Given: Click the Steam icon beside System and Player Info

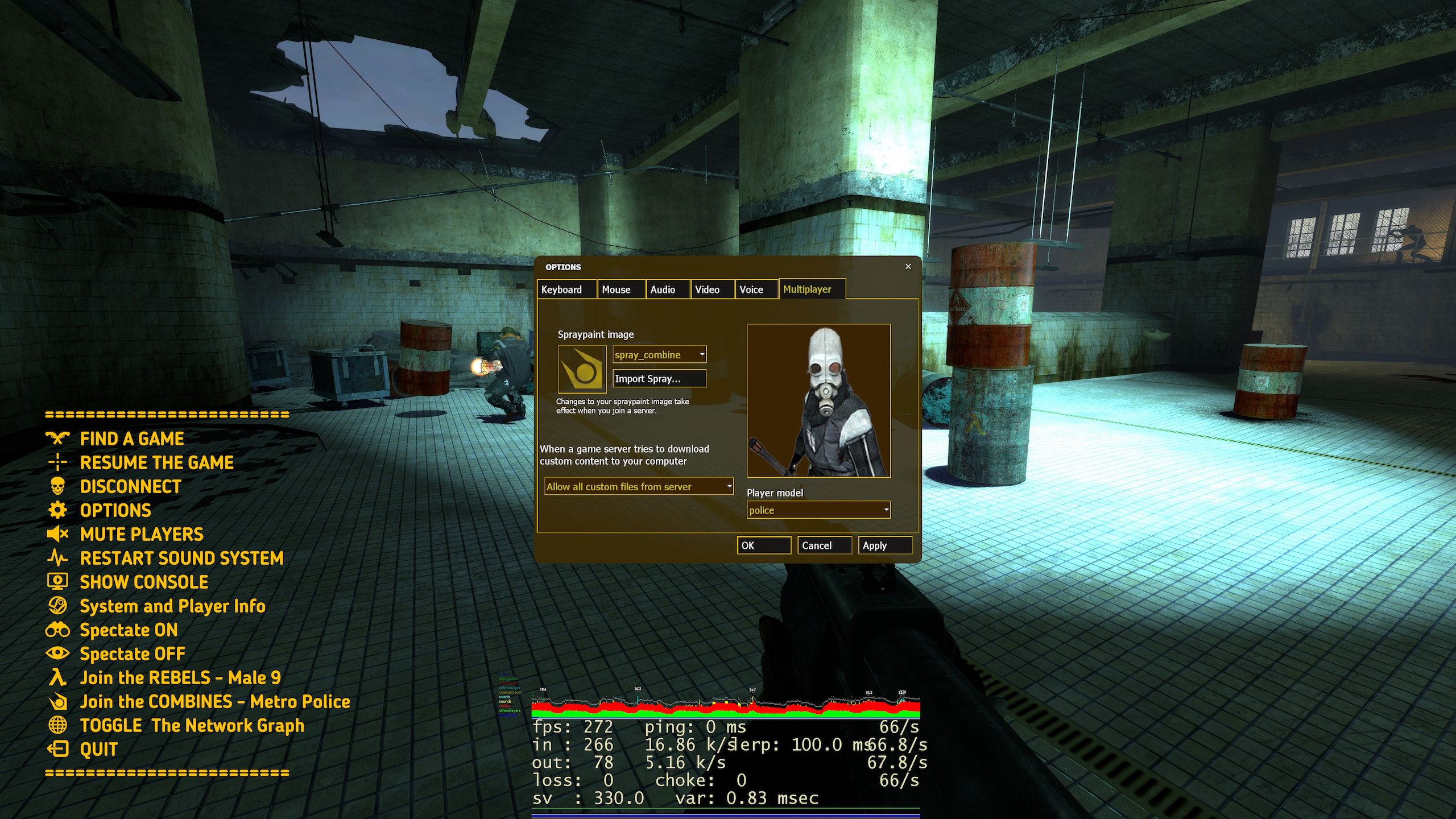Looking at the screenshot, I should pos(57,606).
